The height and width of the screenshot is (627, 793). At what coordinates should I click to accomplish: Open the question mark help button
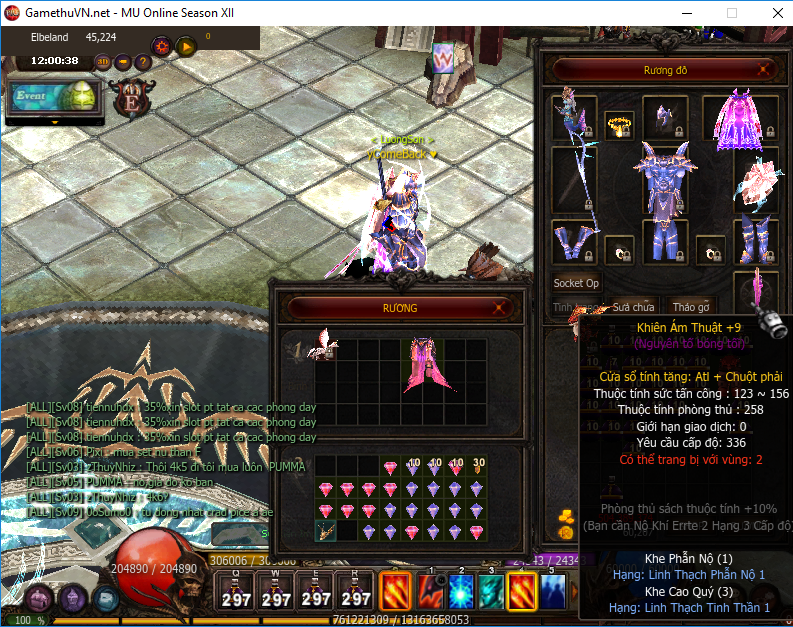142,61
